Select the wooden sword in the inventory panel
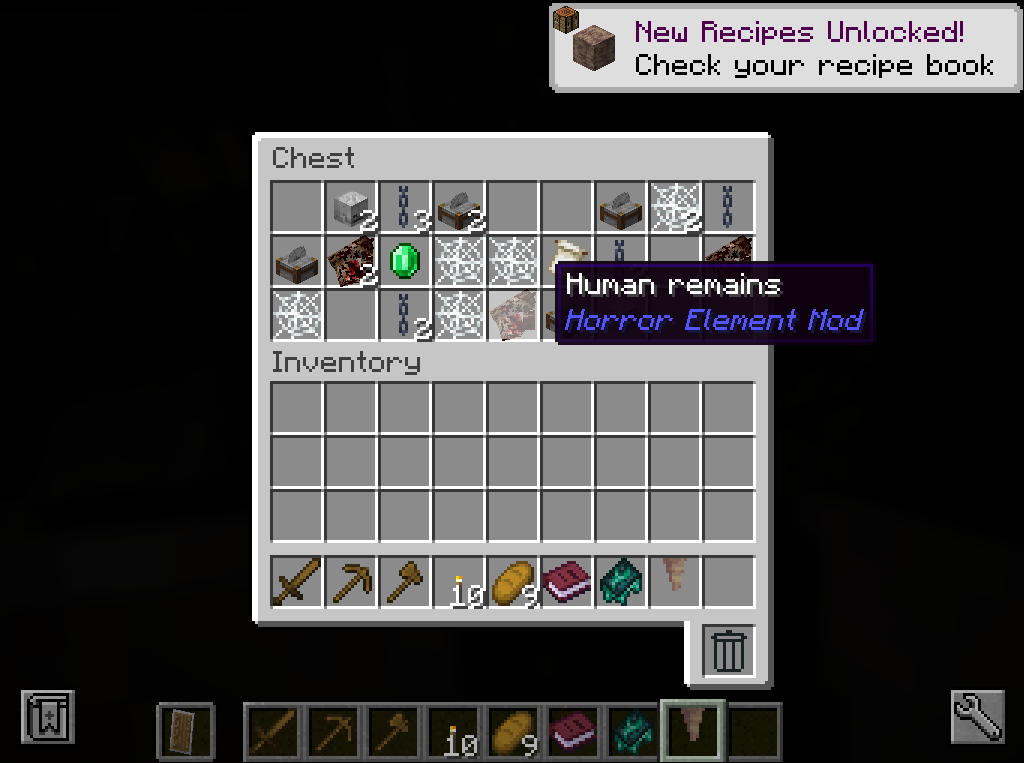 point(297,582)
